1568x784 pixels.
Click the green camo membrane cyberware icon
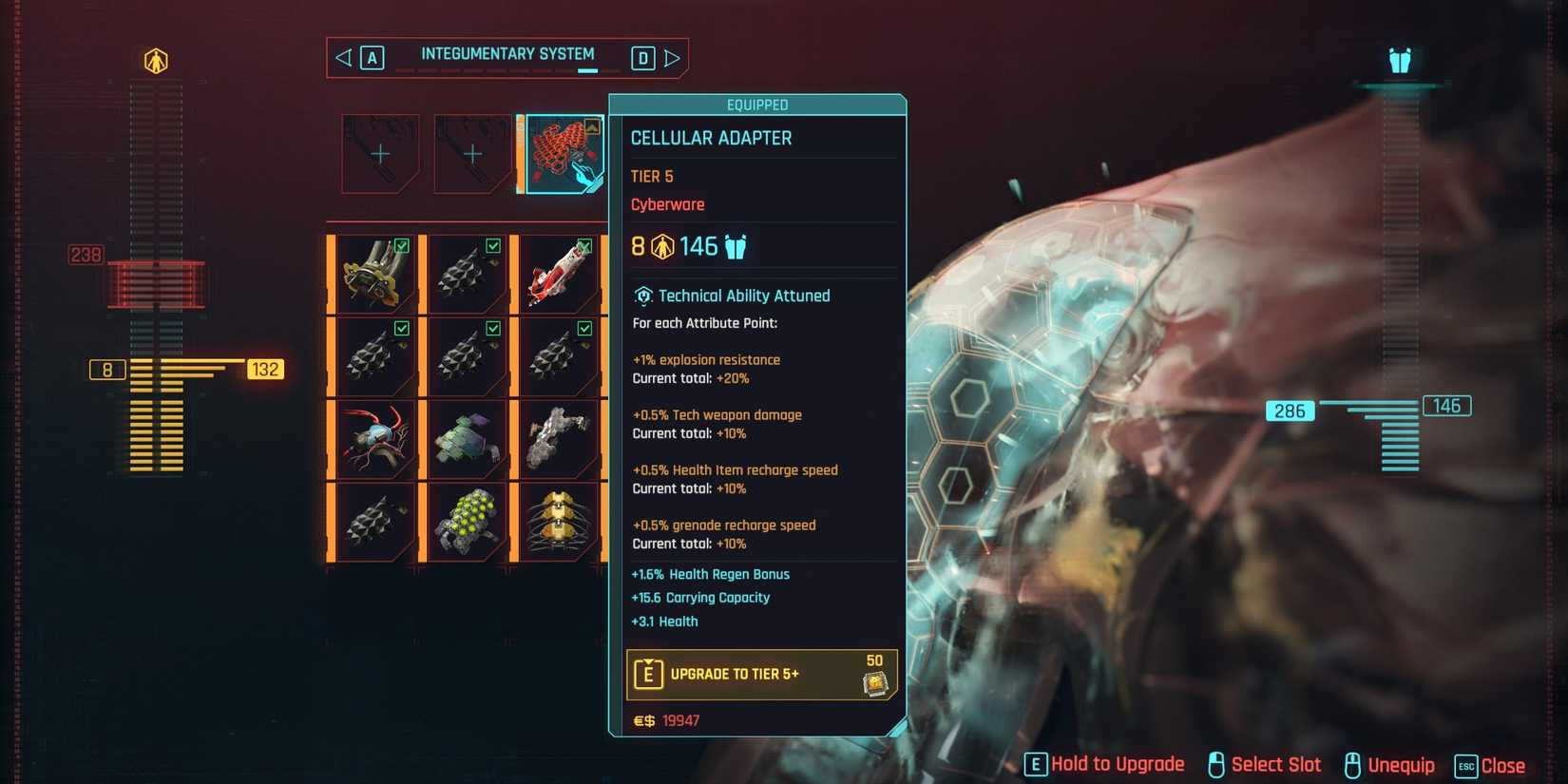click(x=465, y=438)
